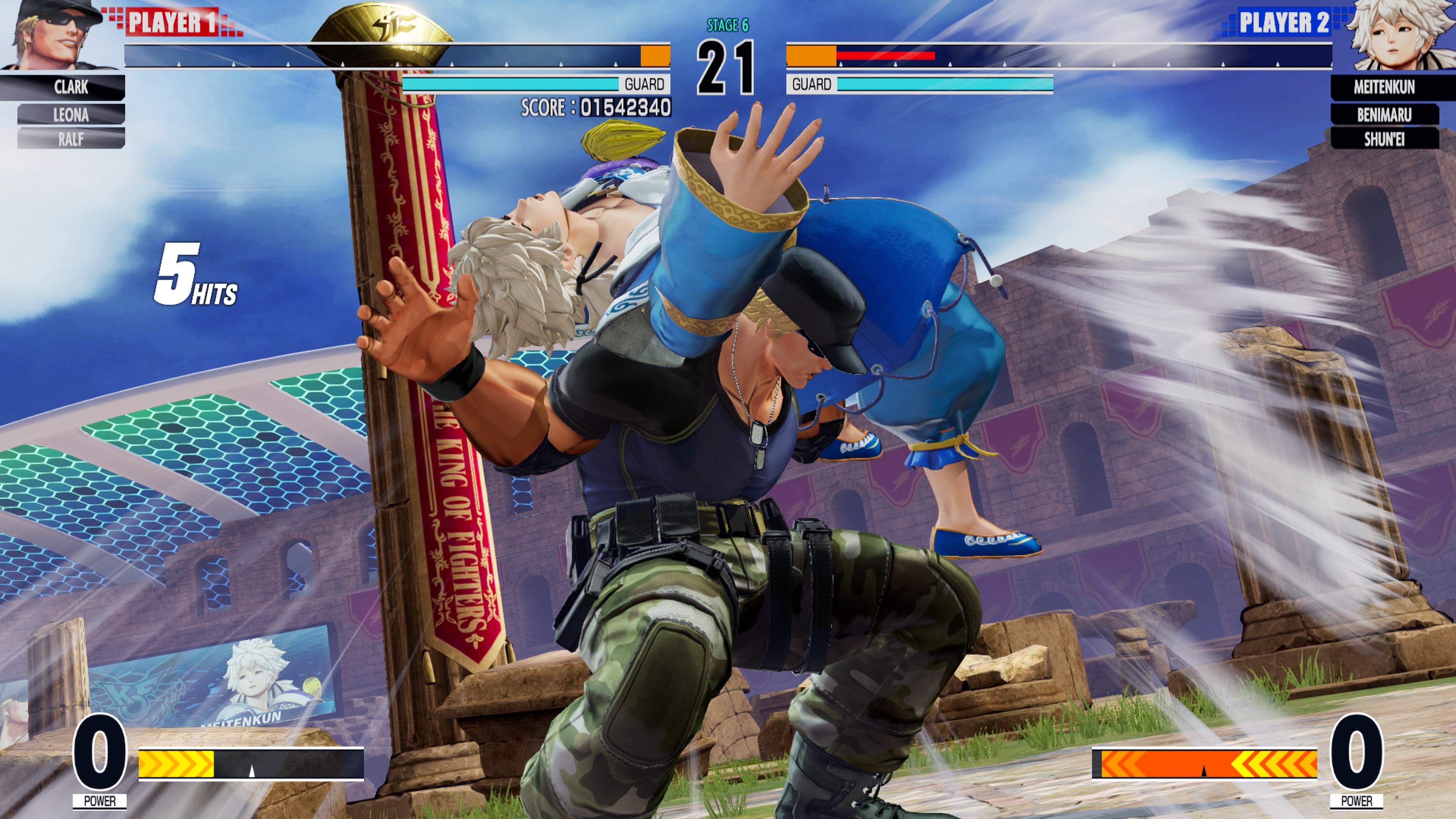Image resolution: width=1456 pixels, height=819 pixels.
Task: Select LEONA in Player 1's team list
Action: click(x=71, y=115)
